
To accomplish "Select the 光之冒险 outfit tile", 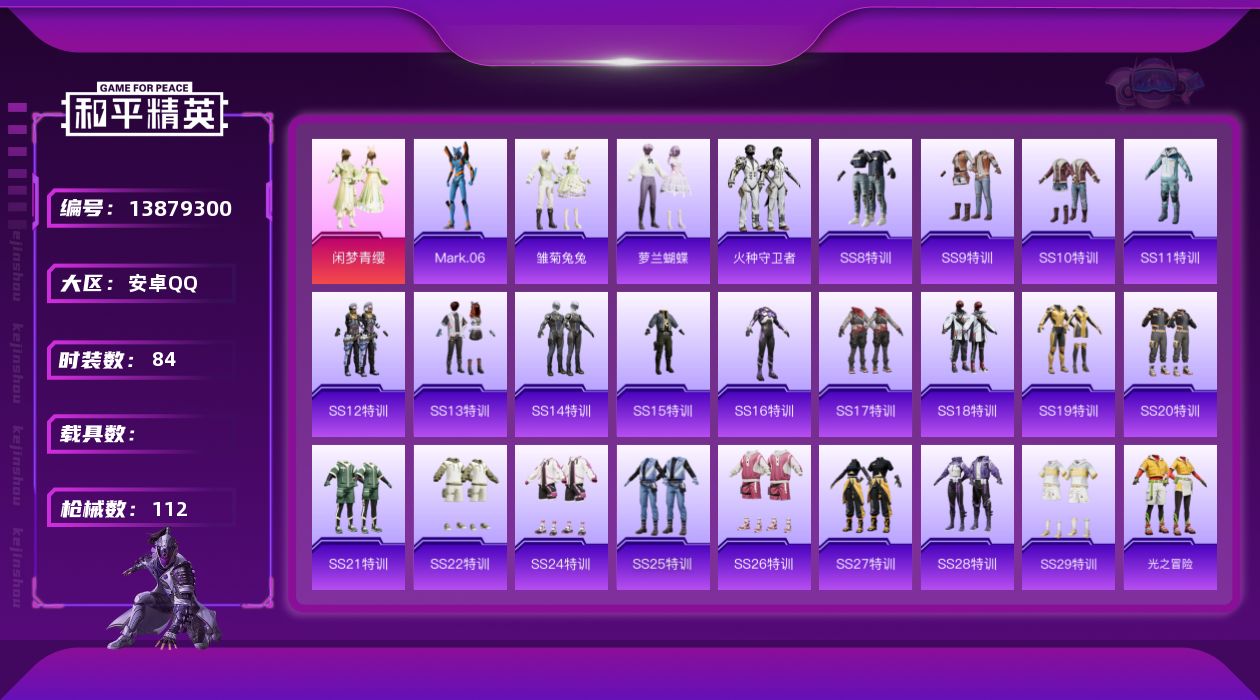I will [x=1170, y=517].
